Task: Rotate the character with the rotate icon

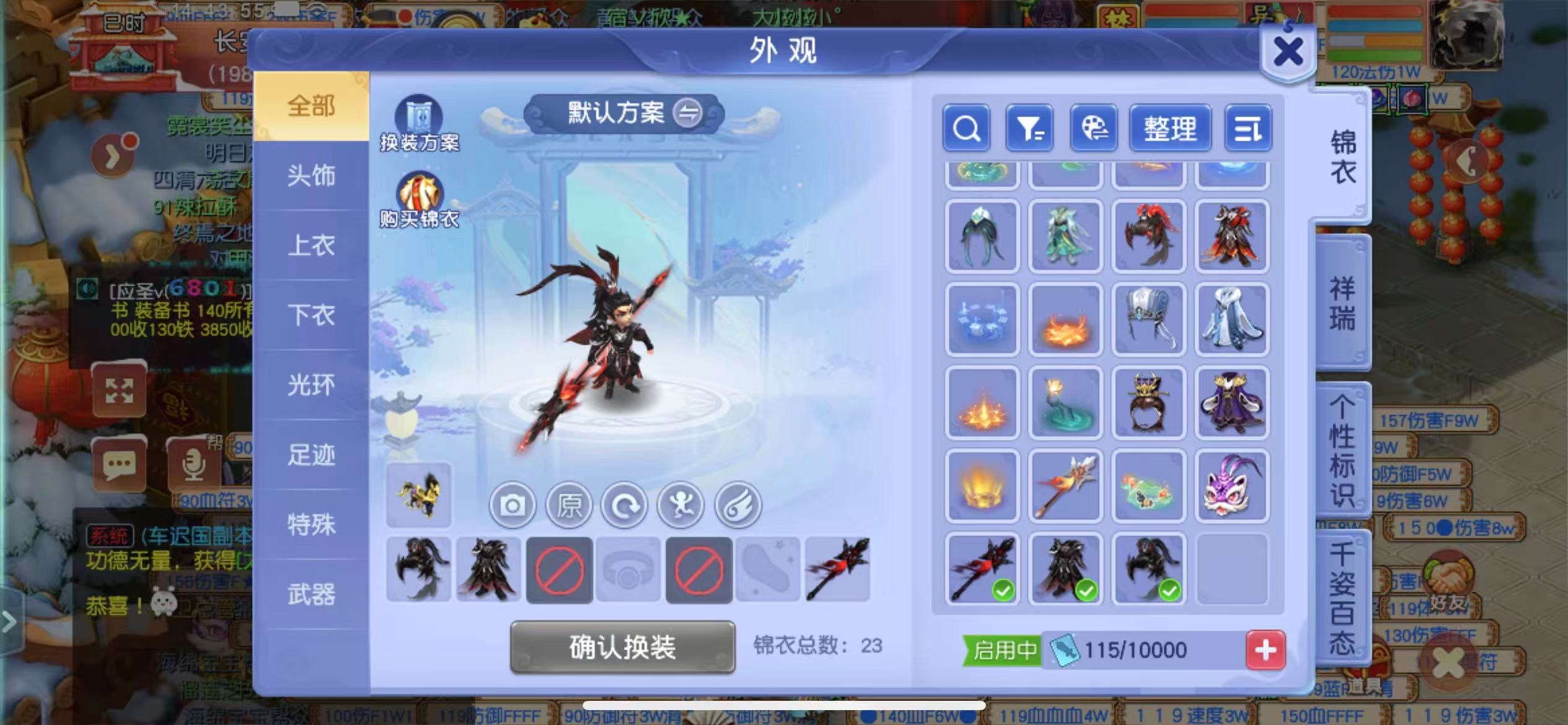Action: (625, 505)
